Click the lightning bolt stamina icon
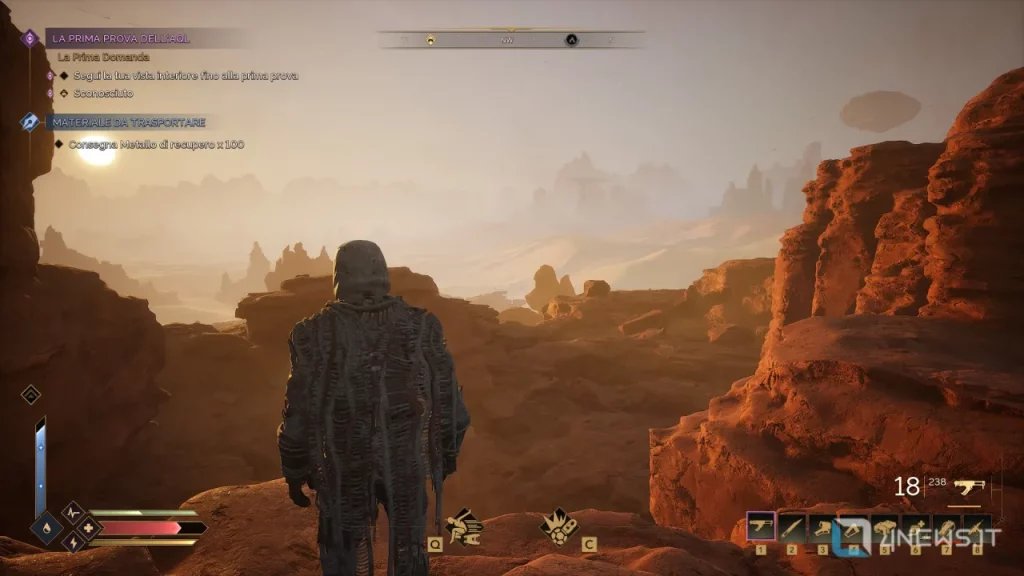This screenshot has height=576, width=1024. (x=73, y=541)
